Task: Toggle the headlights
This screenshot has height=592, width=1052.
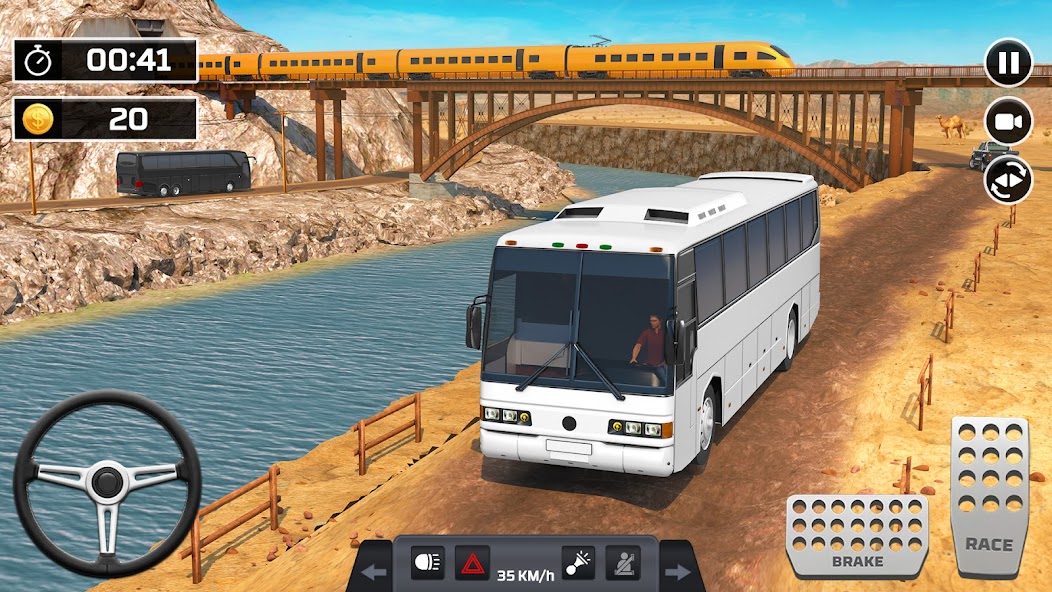Action: tap(427, 563)
